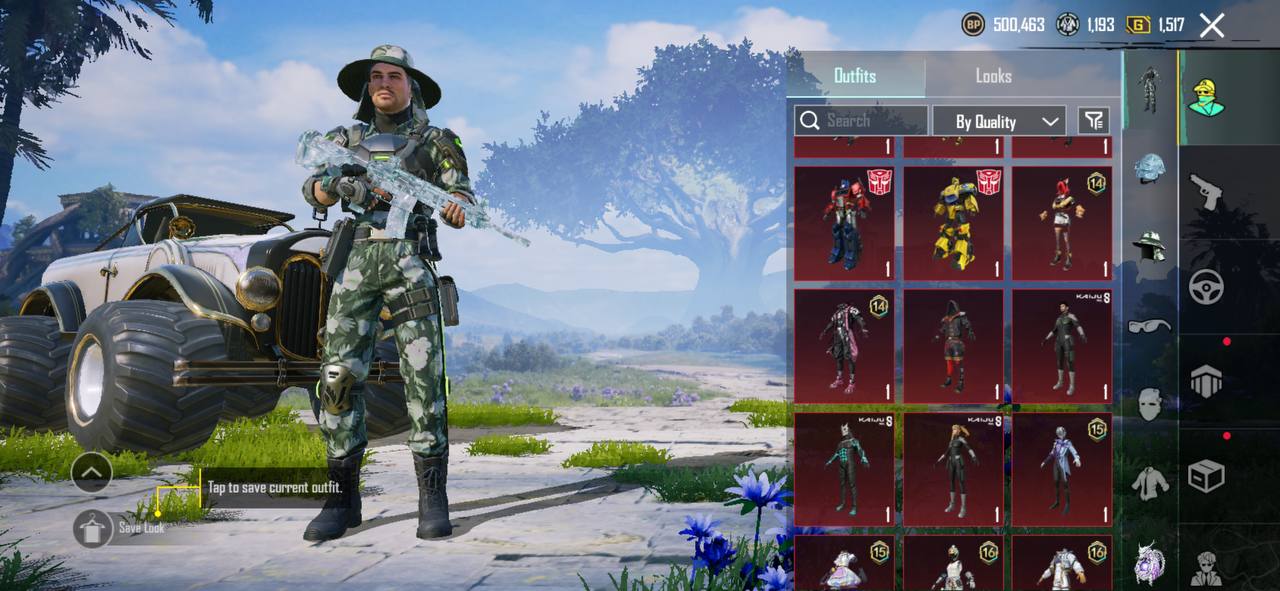This screenshot has width=1280, height=591.
Task: Open the outfit filter button
Action: coord(1094,121)
